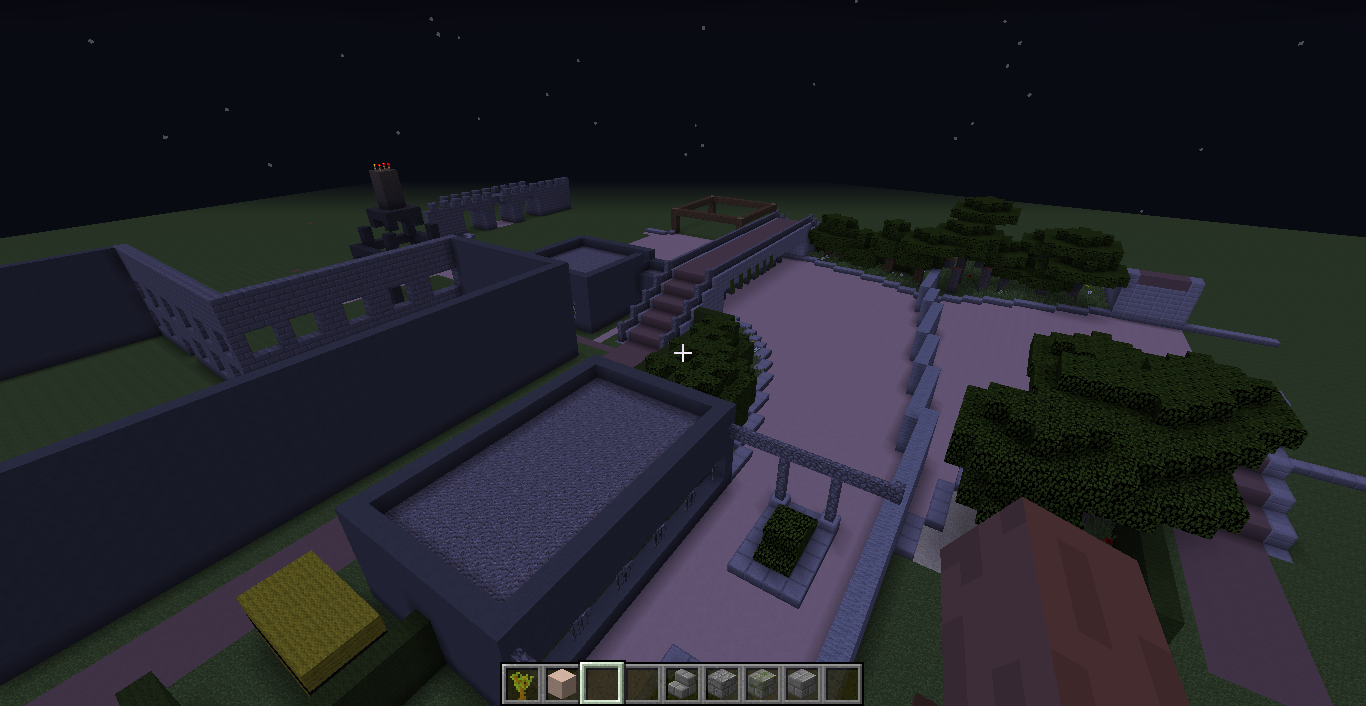Select the sapling hotbar slot
The width and height of the screenshot is (1366, 706).
coord(521,684)
